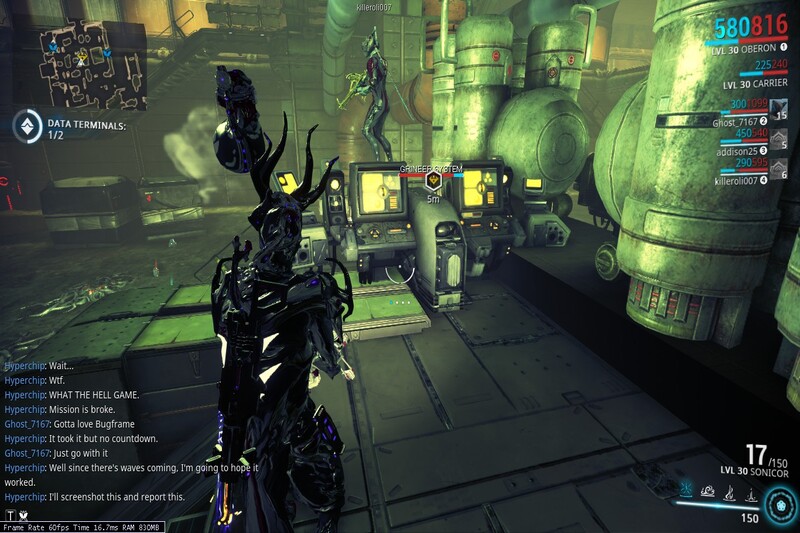Image resolution: width=800 pixels, height=533 pixels.
Task: Activate the third ability with flame icon
Action: (x=729, y=492)
